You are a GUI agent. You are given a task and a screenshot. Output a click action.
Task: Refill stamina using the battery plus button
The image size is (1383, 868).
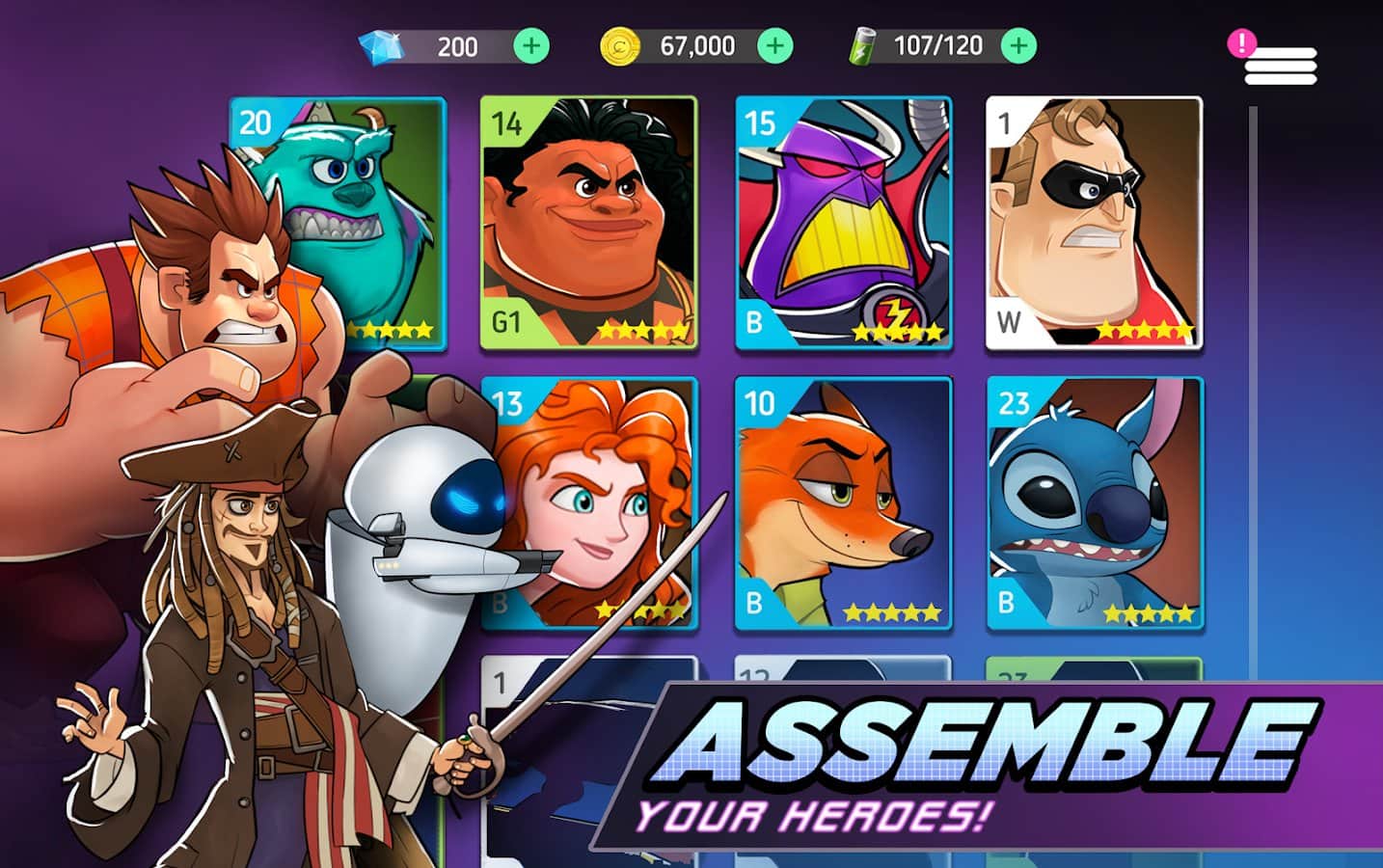click(1019, 45)
